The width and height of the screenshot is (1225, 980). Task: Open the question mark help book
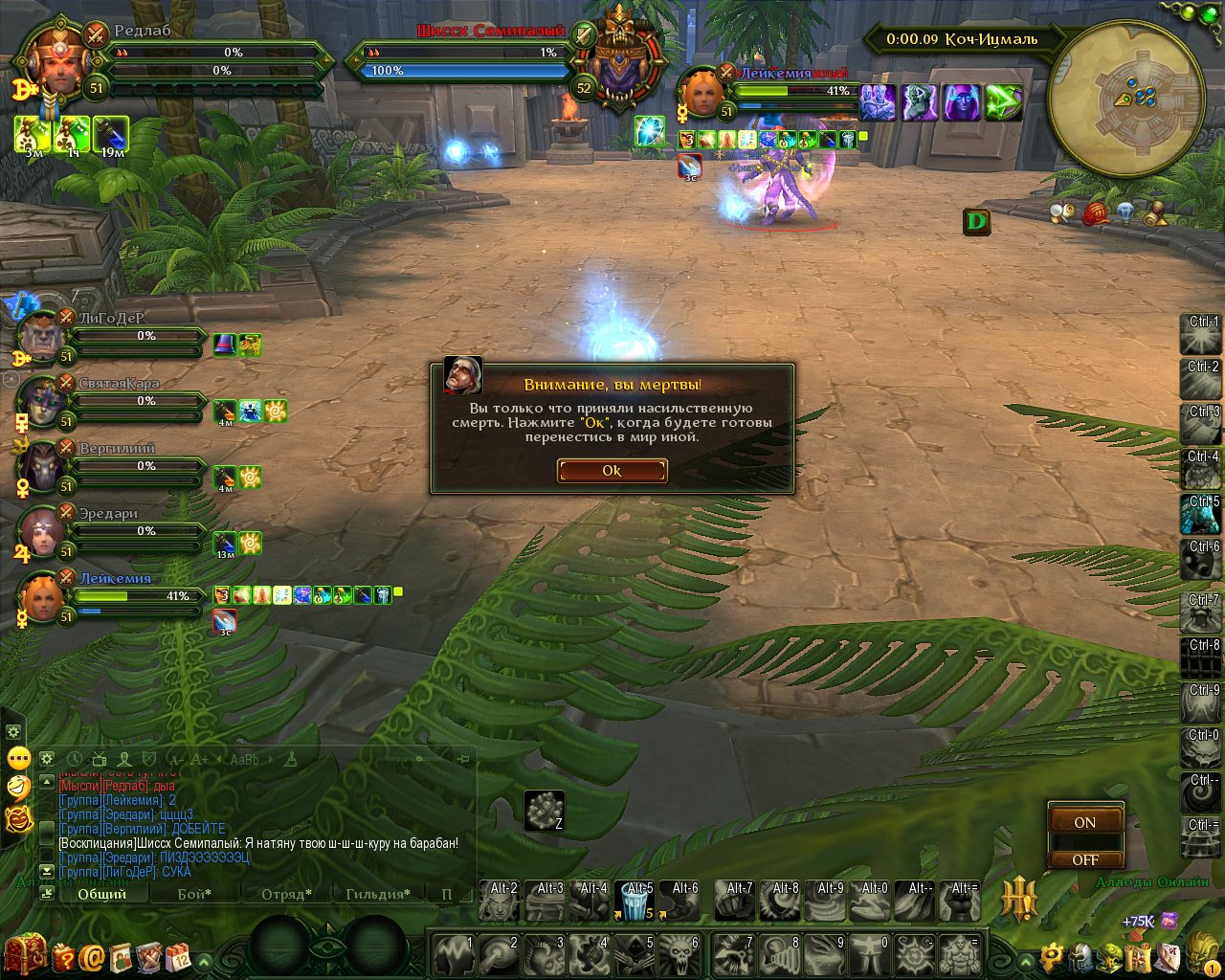(x=63, y=956)
